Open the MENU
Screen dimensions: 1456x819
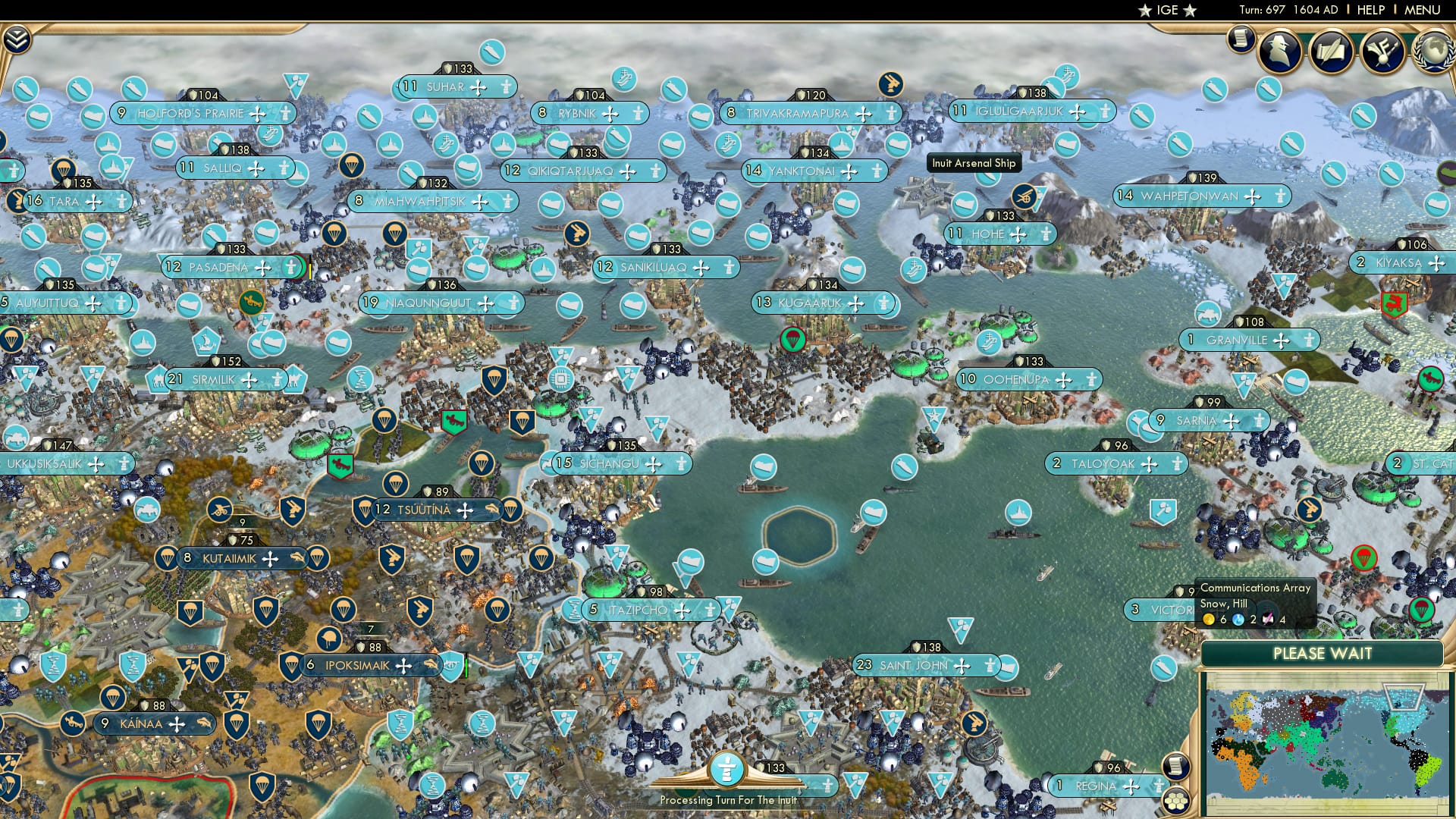click(1424, 10)
